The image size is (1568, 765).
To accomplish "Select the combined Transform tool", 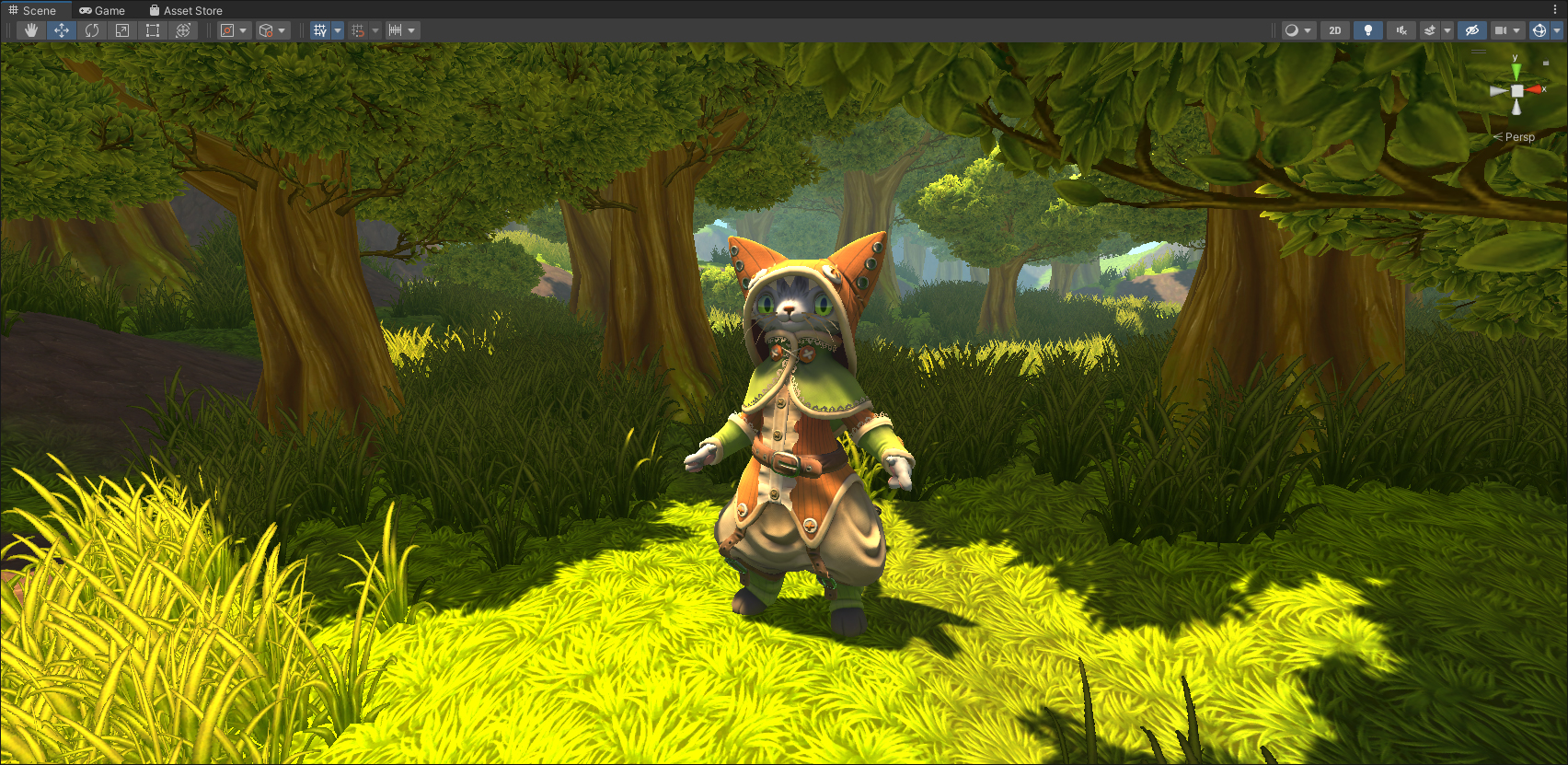I will coord(182,29).
